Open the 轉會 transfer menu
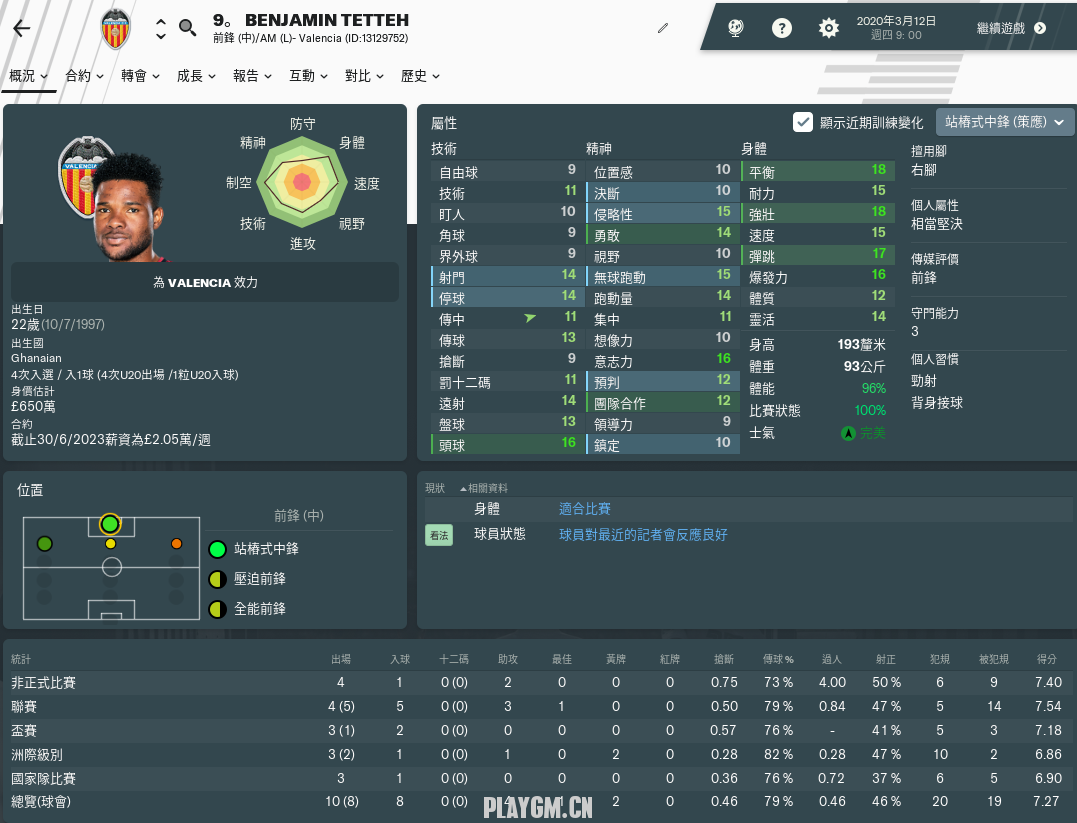This screenshot has height=823, width=1077. 140,76
